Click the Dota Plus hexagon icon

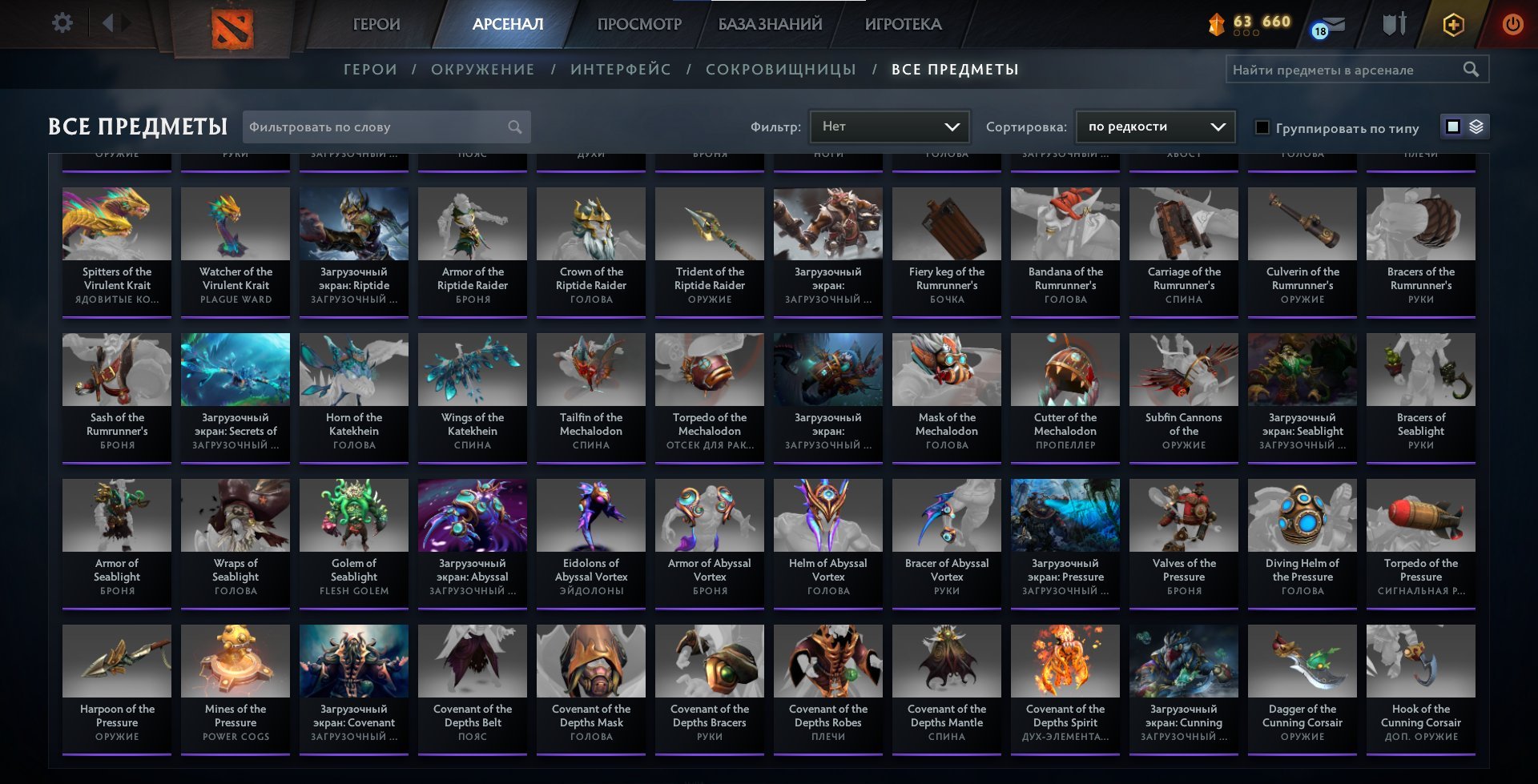[x=1454, y=24]
